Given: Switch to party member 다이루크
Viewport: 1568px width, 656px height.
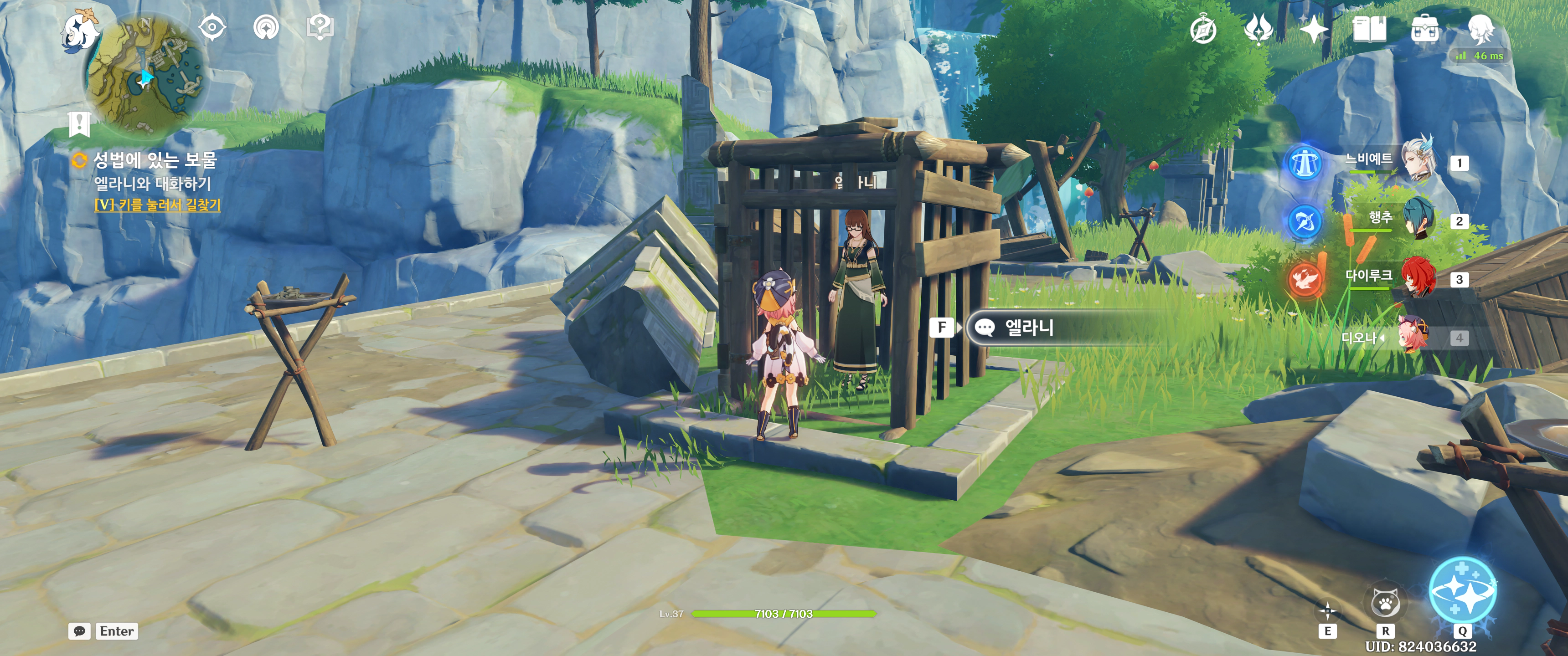Looking at the screenshot, I should [1418, 277].
